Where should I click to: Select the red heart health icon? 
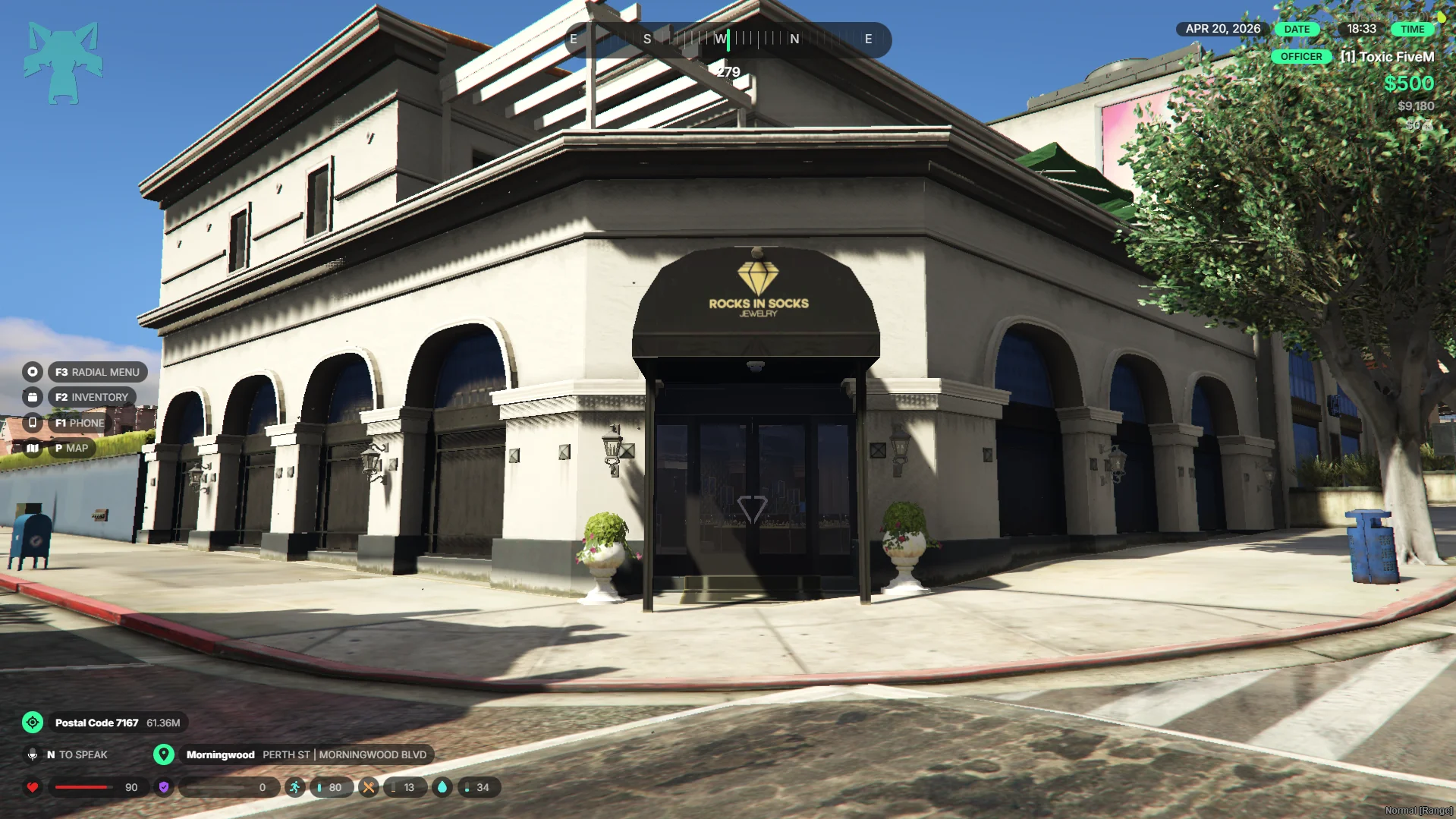33,787
